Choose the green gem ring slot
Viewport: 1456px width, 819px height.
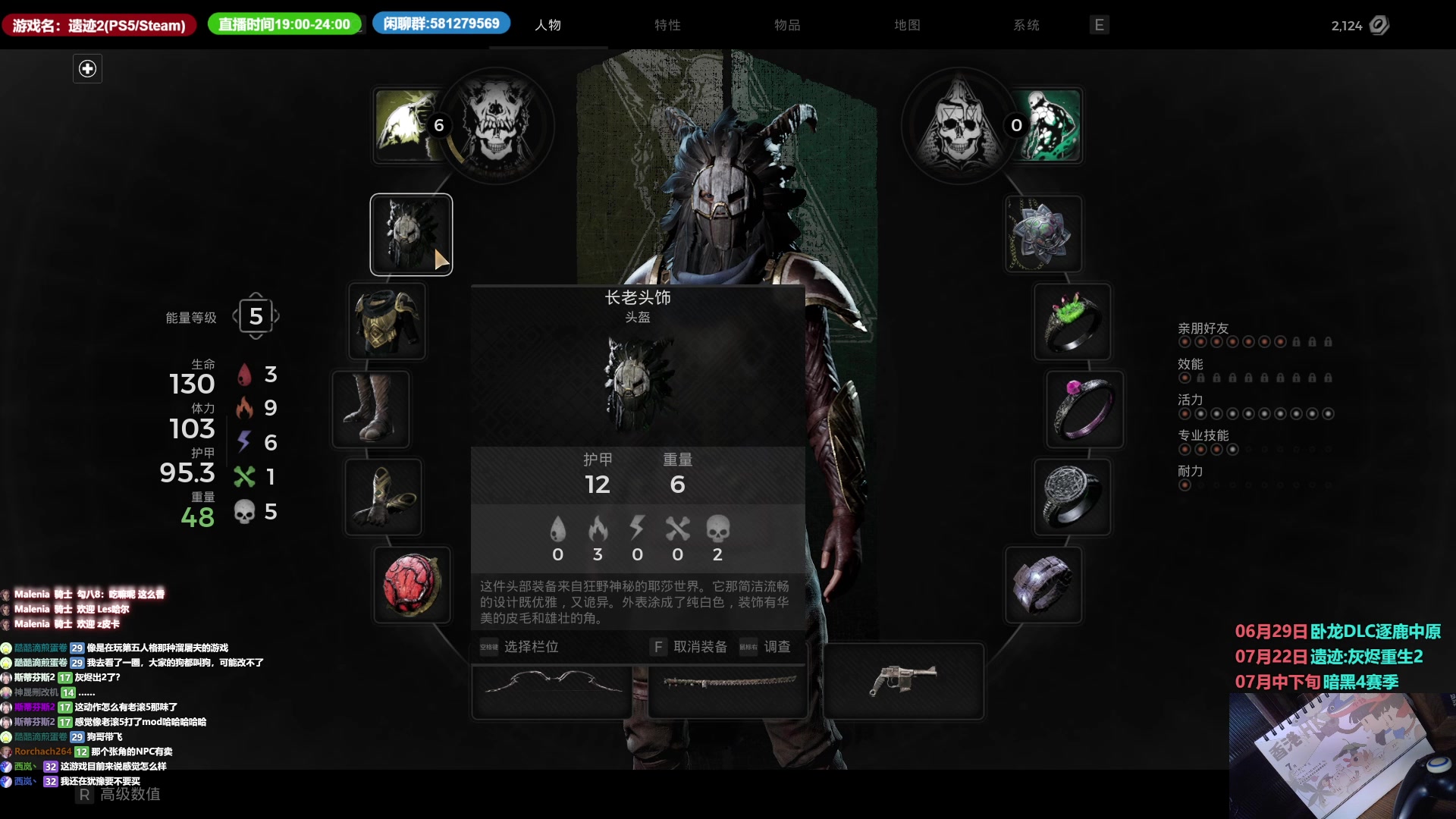1072,322
